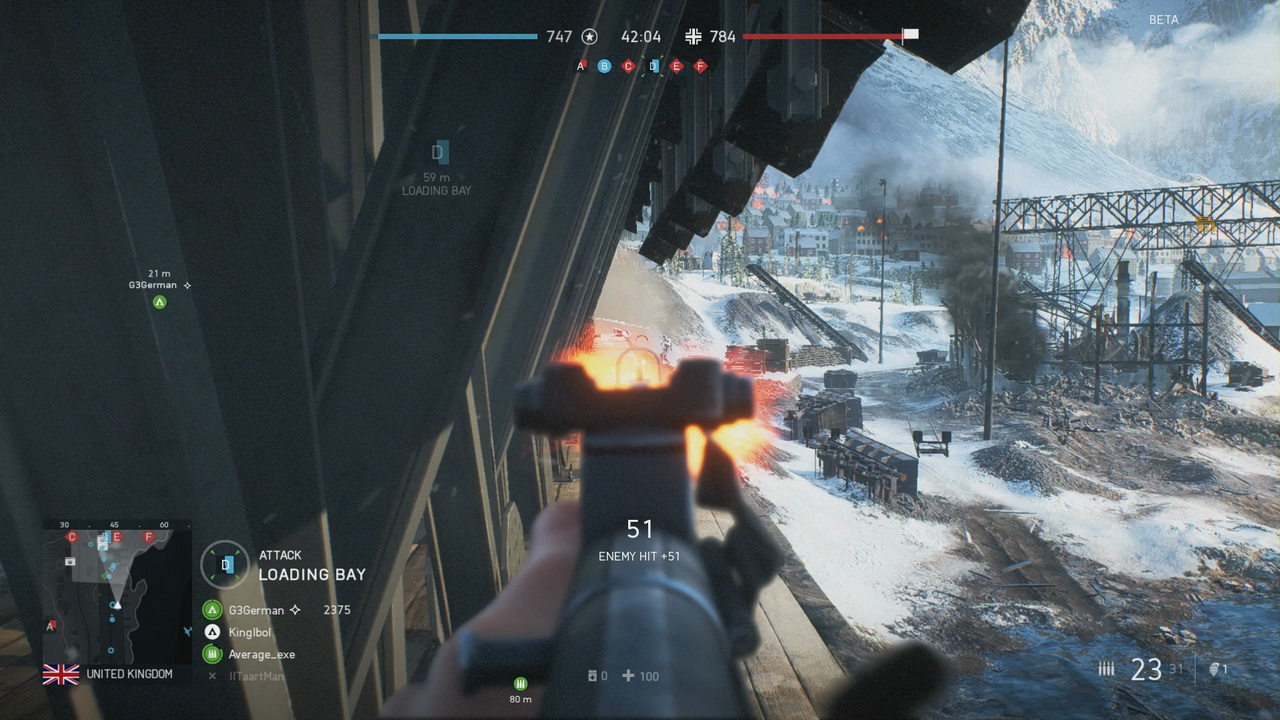Select the grenade icon near ammo

click(x=1215, y=670)
